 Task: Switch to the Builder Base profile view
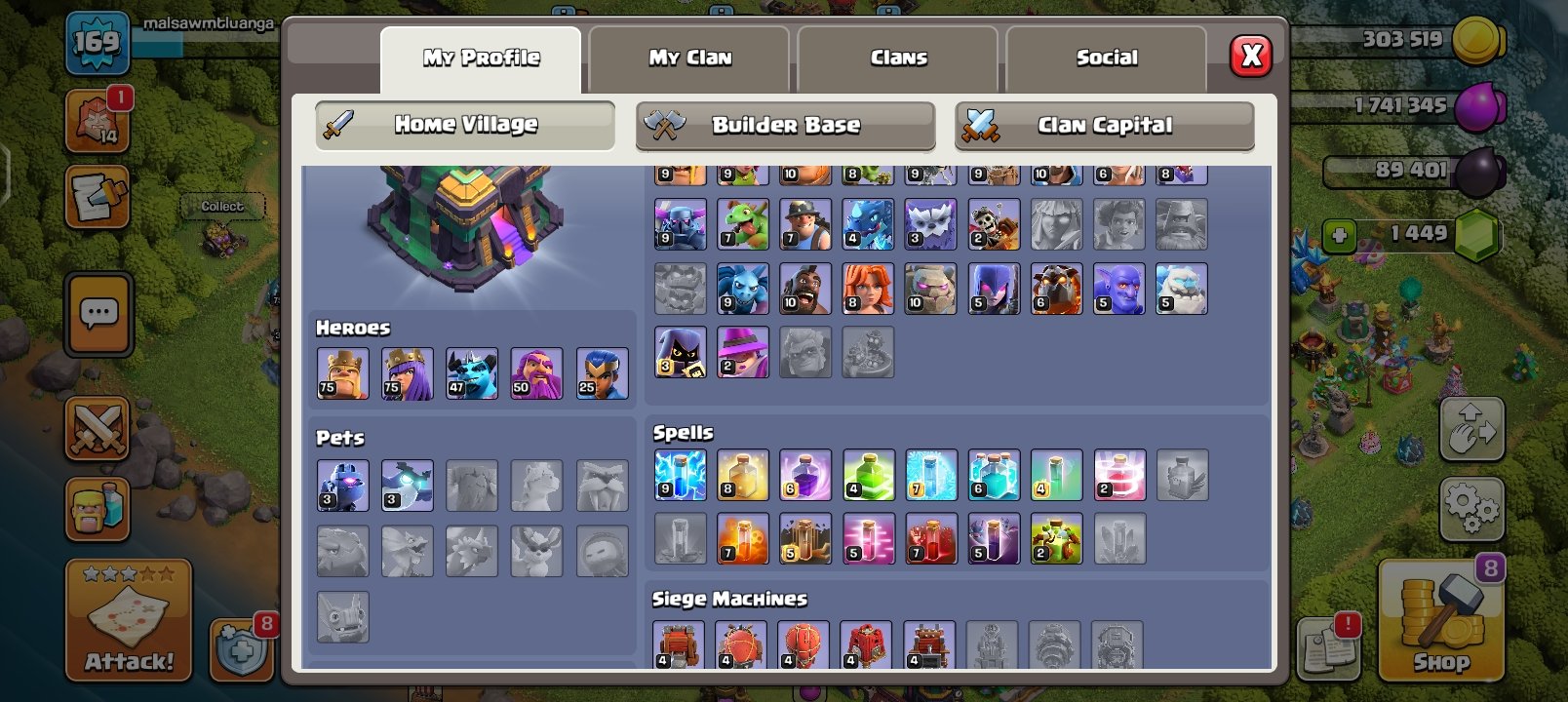[x=786, y=125]
